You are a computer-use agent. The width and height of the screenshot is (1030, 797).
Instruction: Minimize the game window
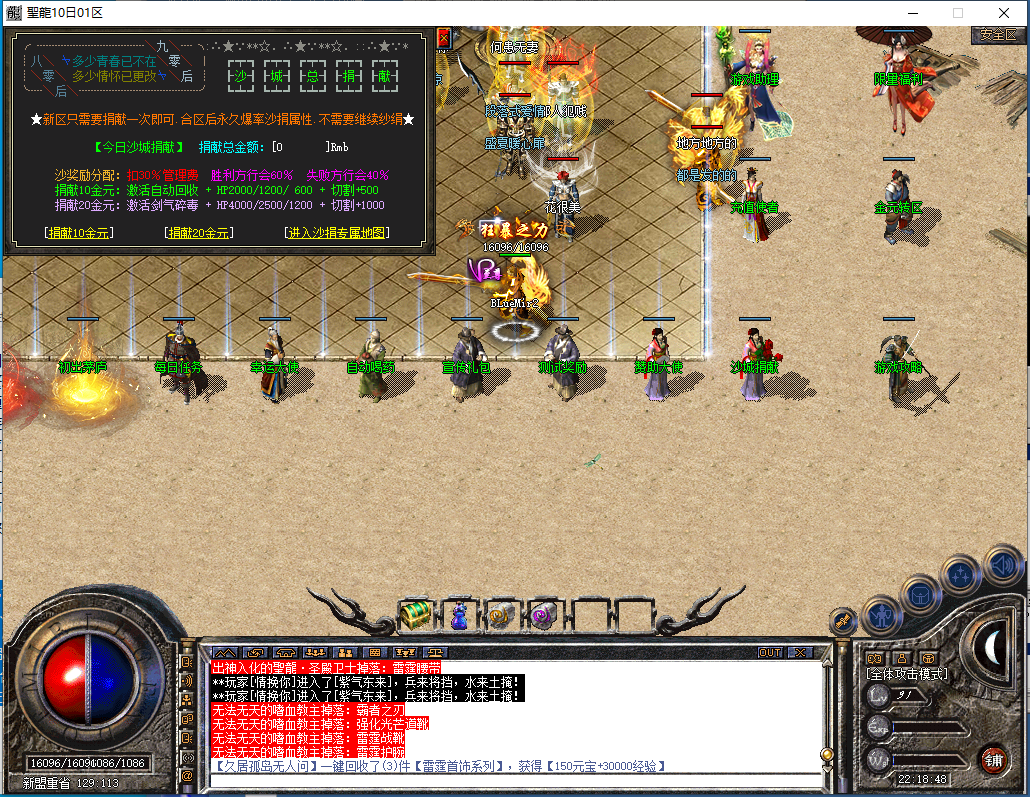coord(911,13)
